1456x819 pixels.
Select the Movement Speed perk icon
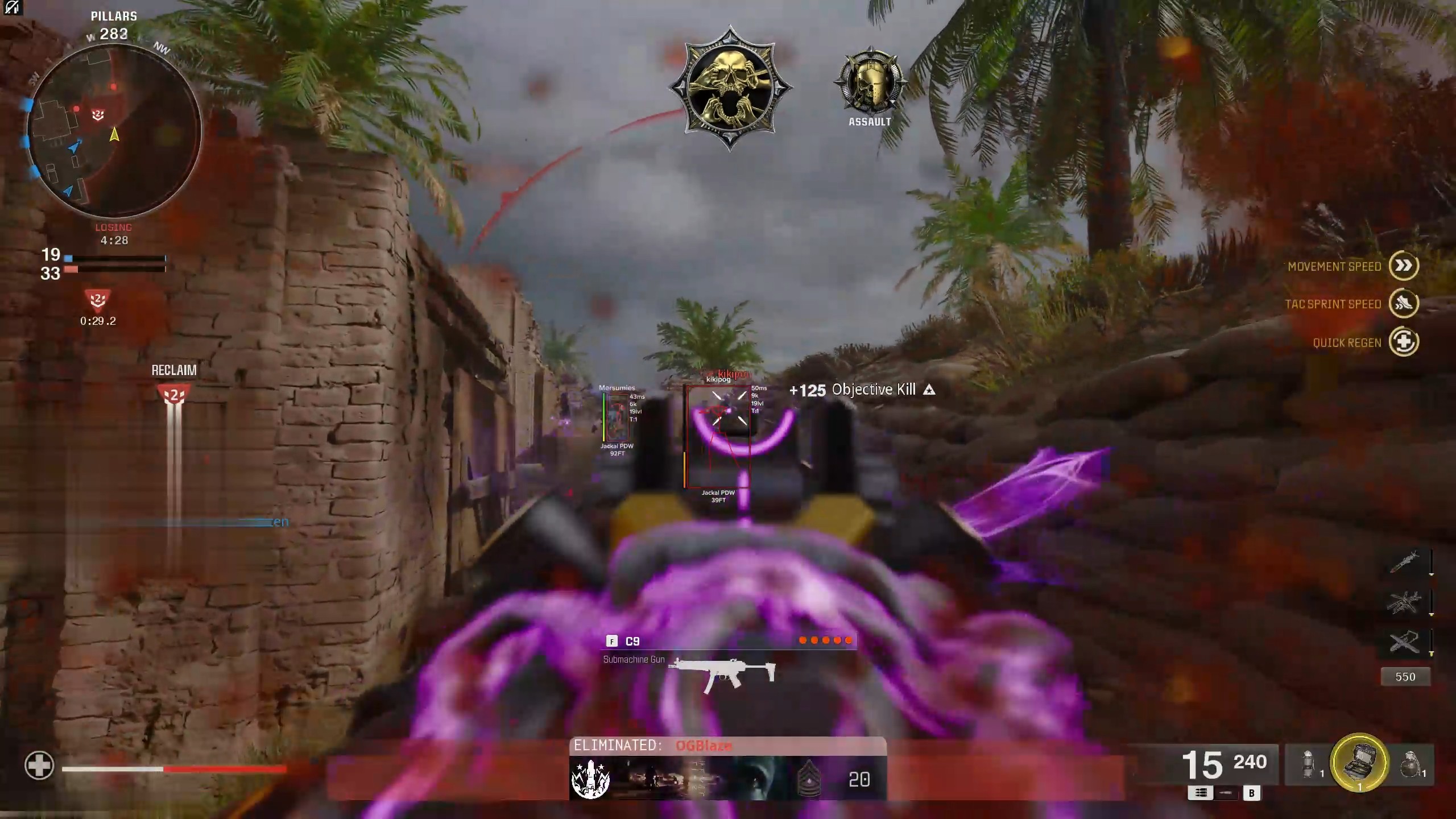point(1403,266)
